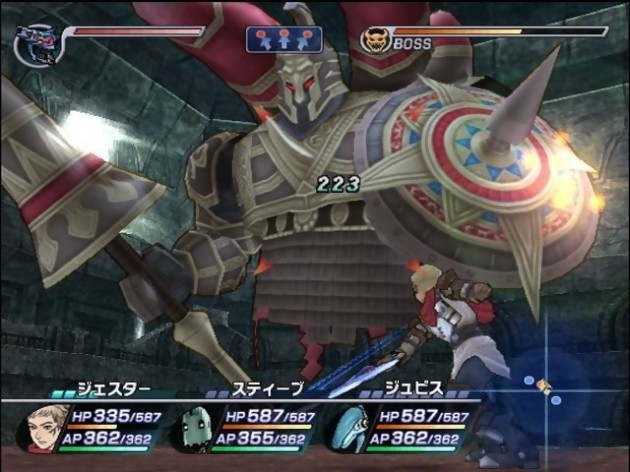
Task: Select Jaster's character portrait
Action: click(44, 426)
